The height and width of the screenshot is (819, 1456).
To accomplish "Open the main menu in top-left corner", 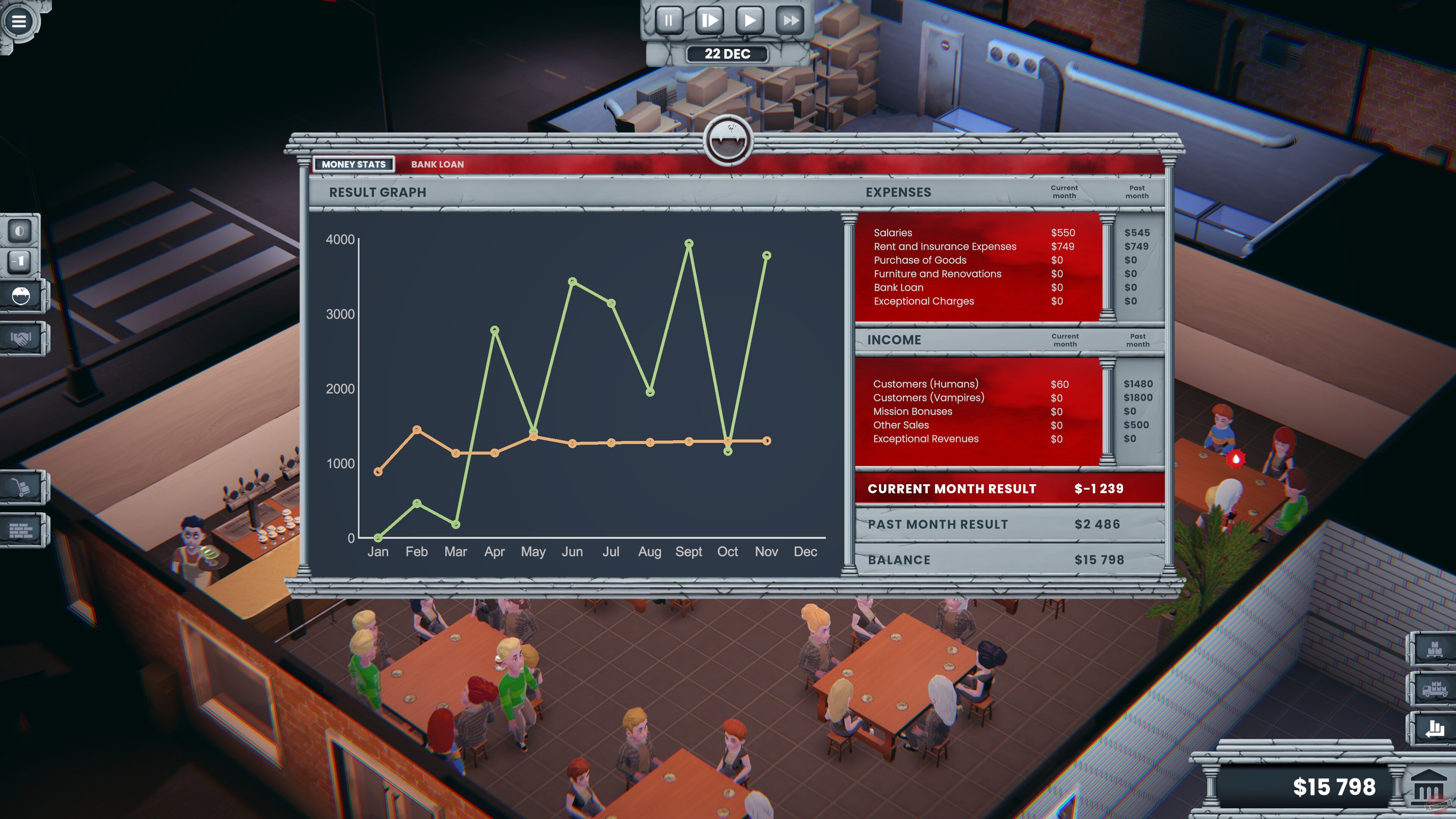I will coord(19,22).
